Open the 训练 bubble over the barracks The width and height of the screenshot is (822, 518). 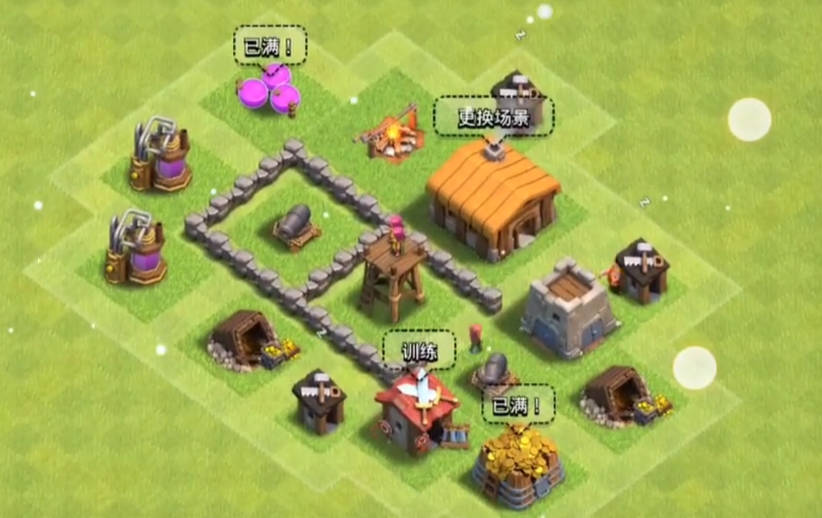coord(419,349)
